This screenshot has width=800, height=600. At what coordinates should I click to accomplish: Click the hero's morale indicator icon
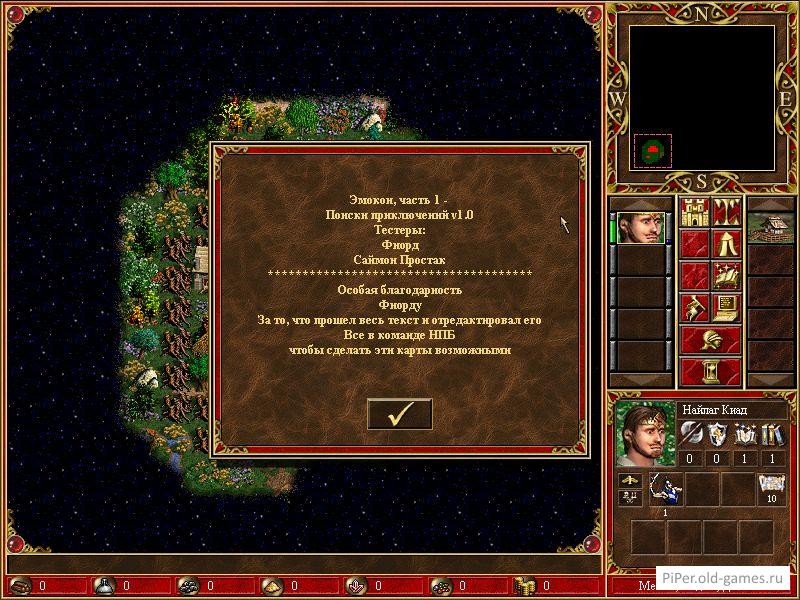coord(631,481)
